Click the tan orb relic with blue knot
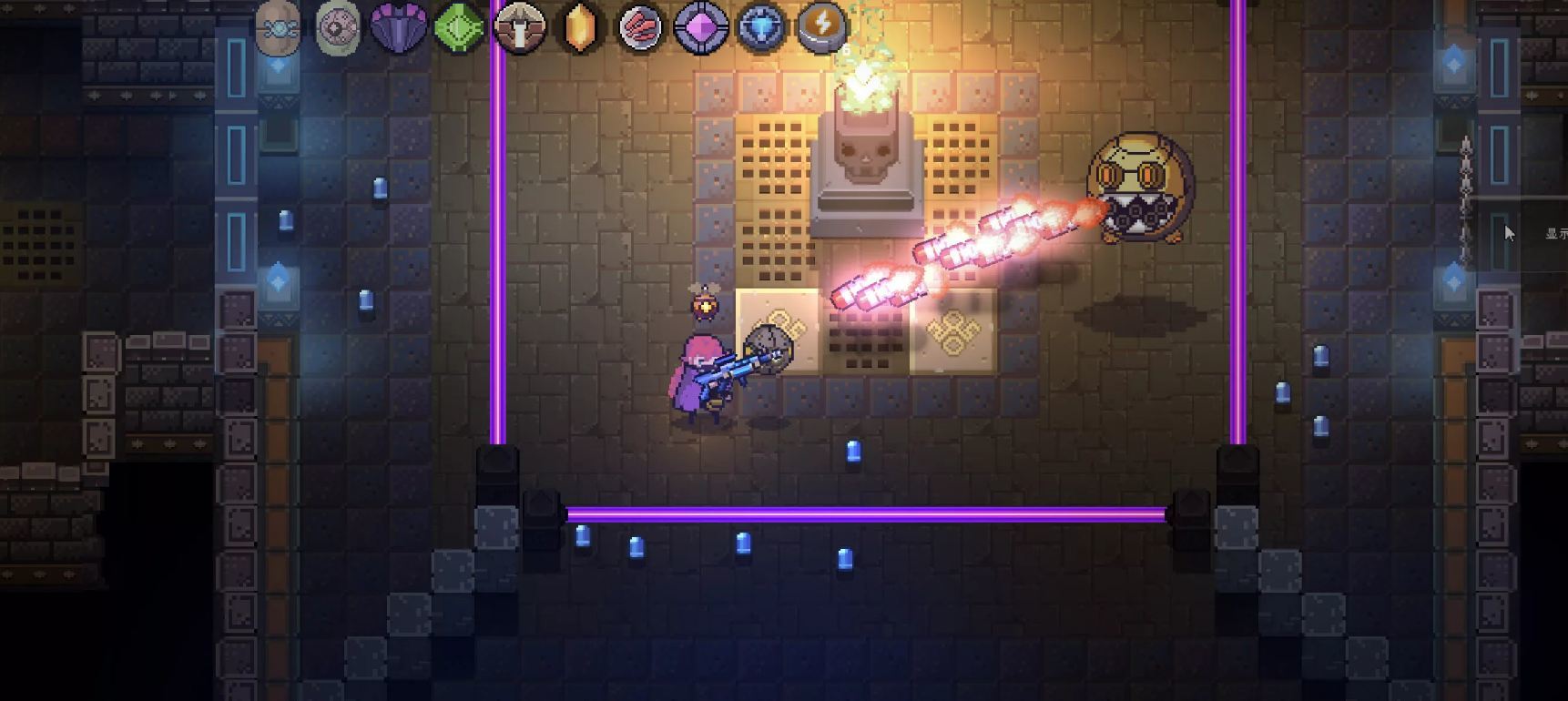This screenshot has width=1568, height=701. pyautogui.click(x=277, y=27)
